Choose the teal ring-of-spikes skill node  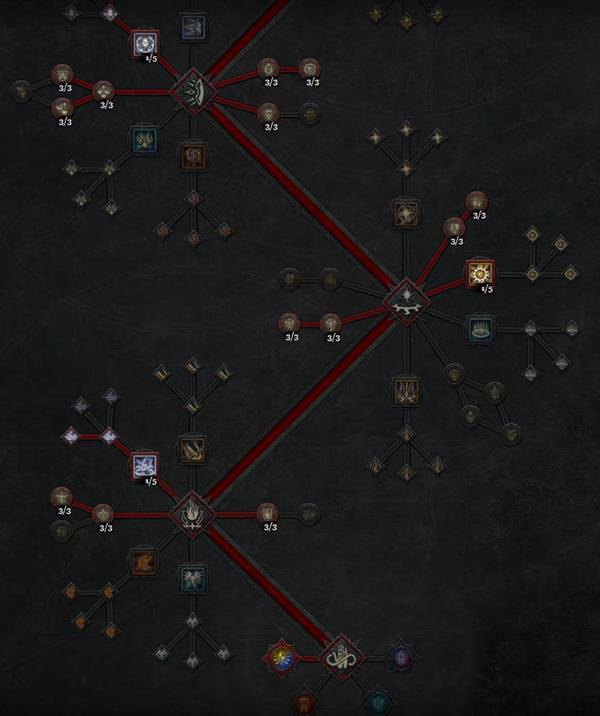pos(480,327)
